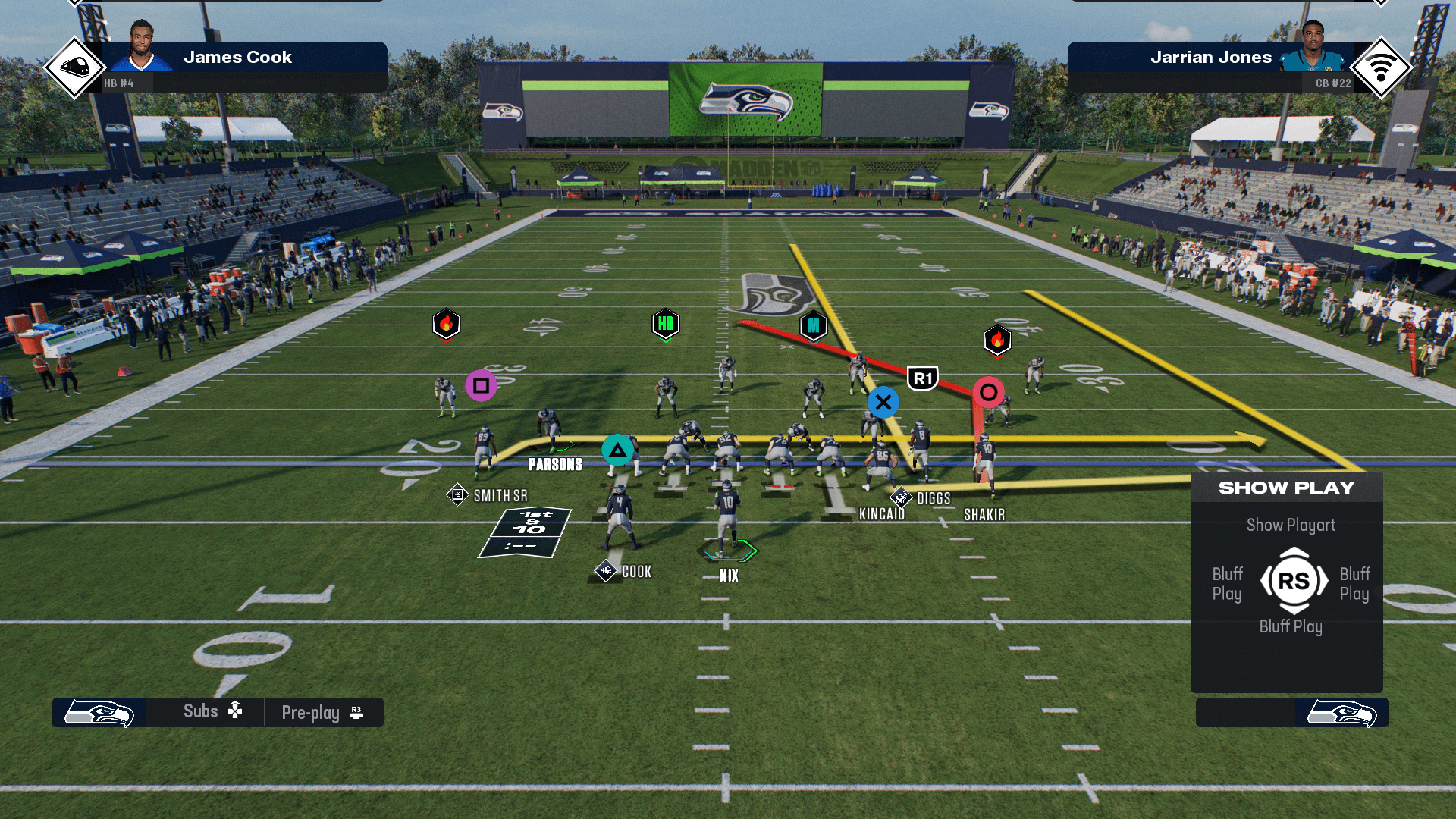Click the Seahawks logo beside Subs
Image resolution: width=1456 pixels, height=819 pixels.
pos(99,713)
